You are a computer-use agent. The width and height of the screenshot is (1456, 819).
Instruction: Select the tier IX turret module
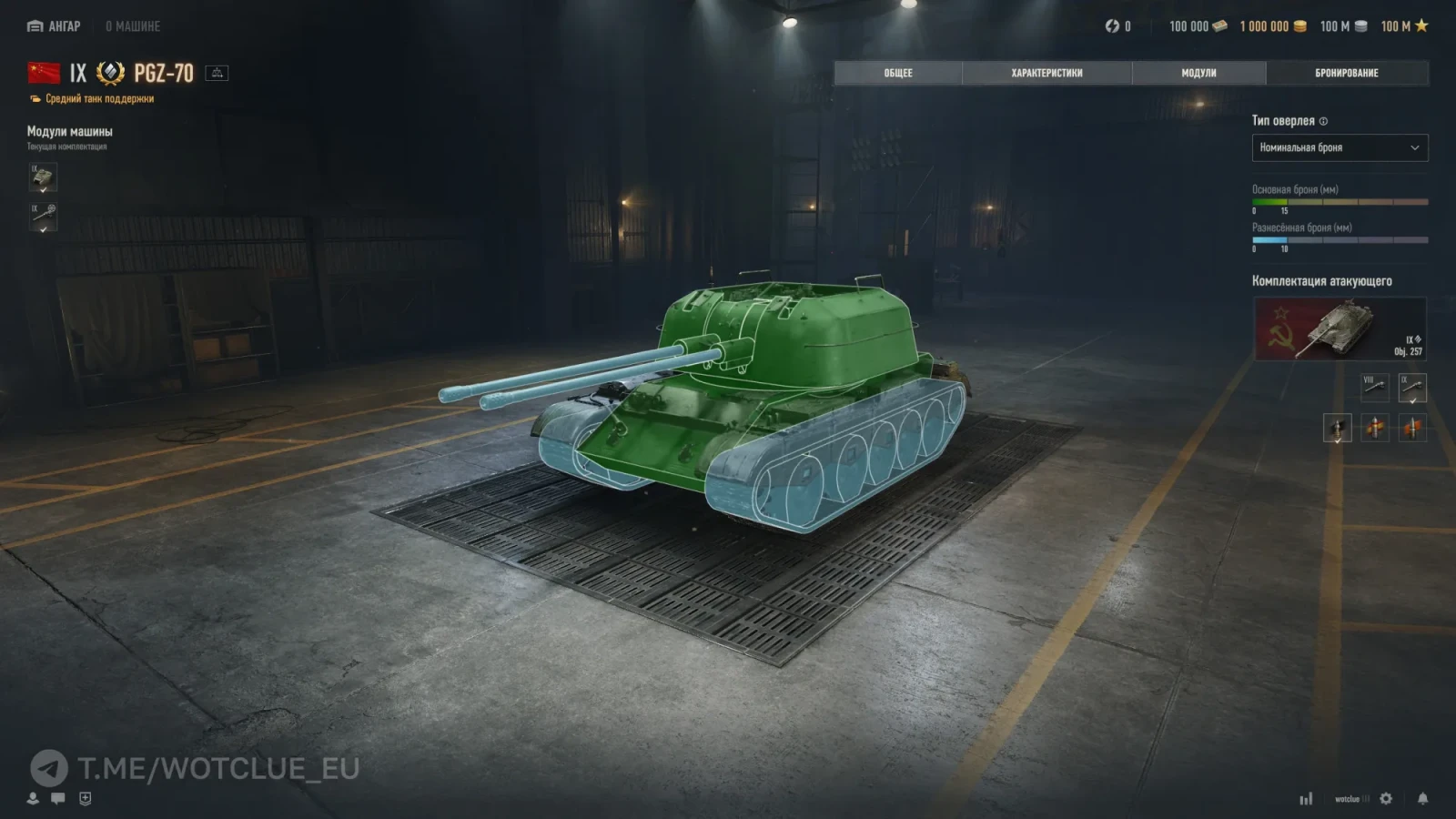click(43, 177)
